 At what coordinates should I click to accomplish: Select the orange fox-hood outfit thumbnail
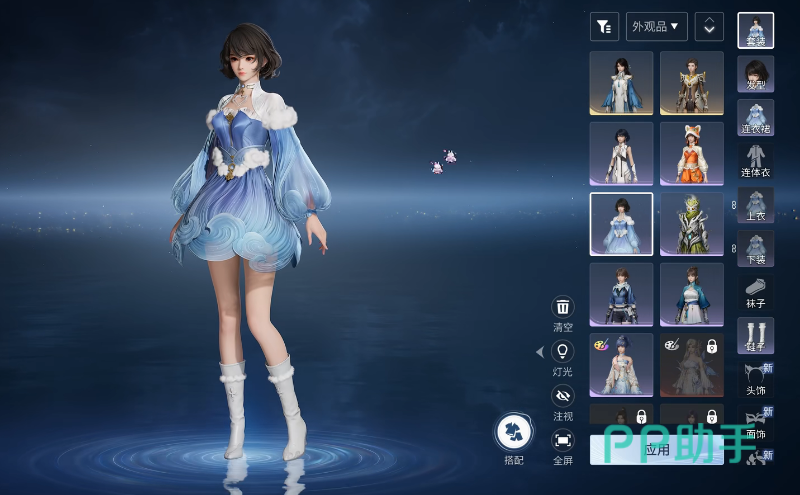tap(691, 153)
